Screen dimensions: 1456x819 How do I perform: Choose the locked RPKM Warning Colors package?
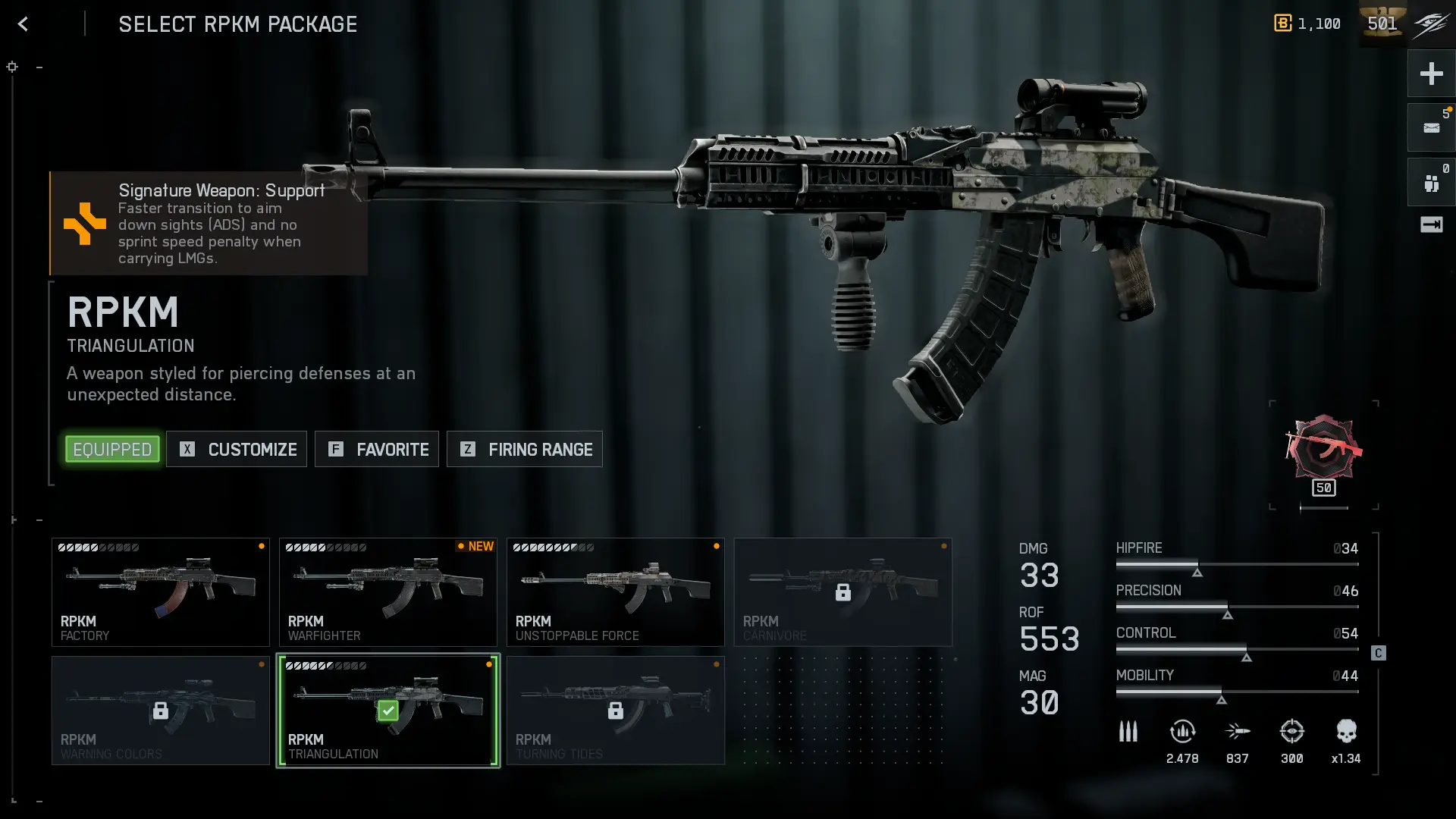pos(161,711)
